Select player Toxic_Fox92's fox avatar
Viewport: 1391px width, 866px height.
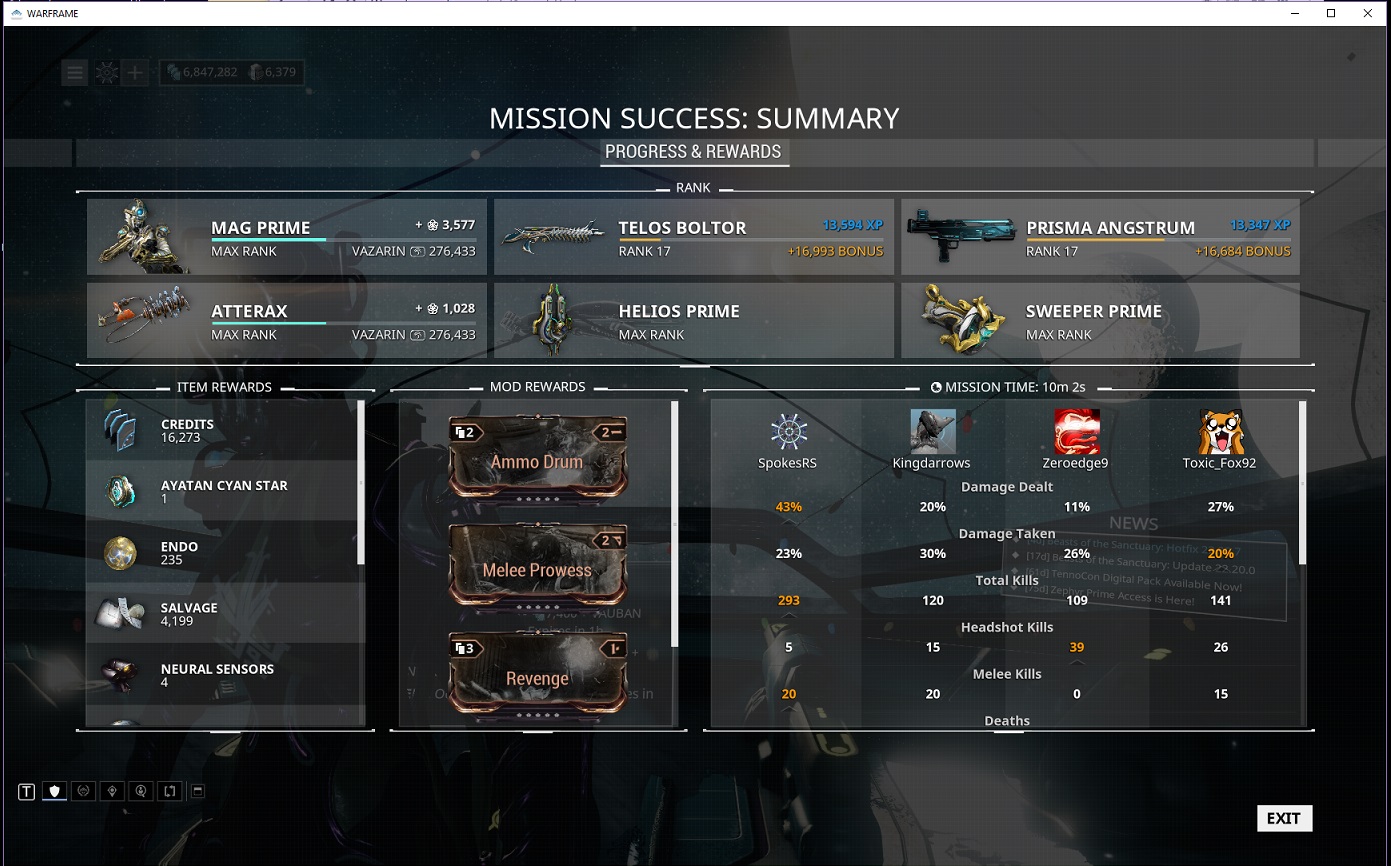point(1220,431)
